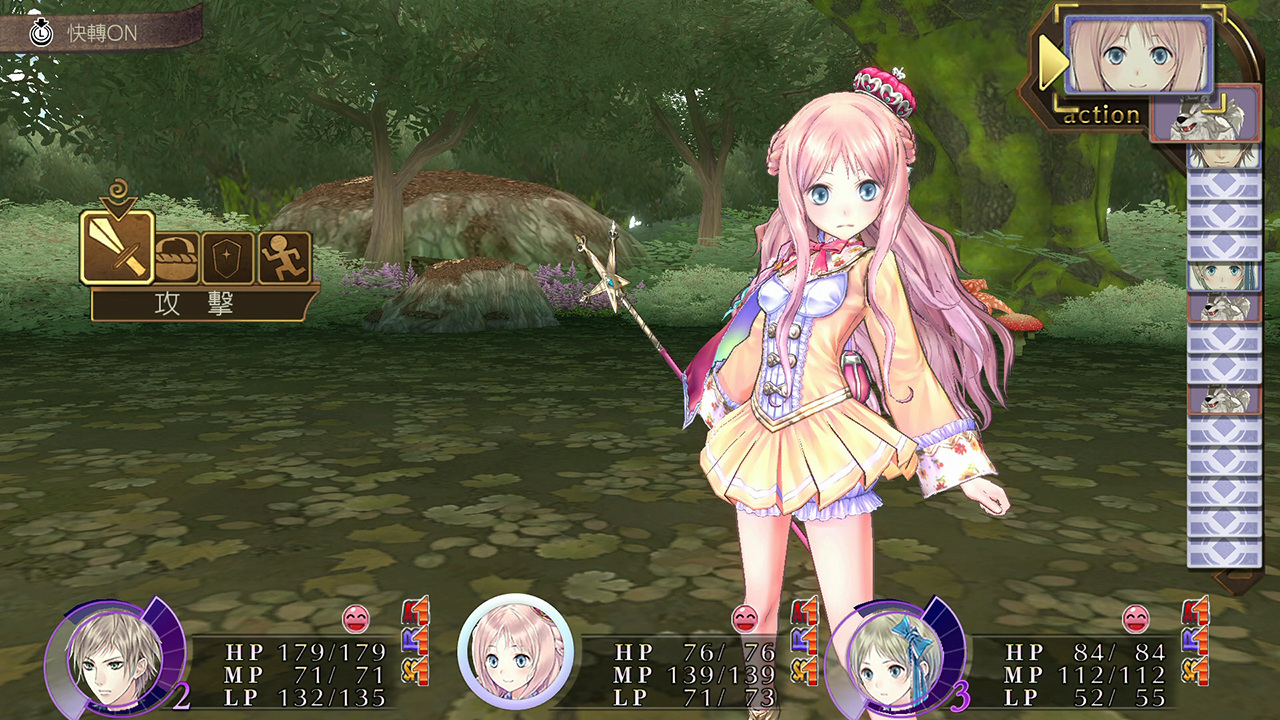Select the grey-haired man's party portrait
1280x720 pixels.
113,655
